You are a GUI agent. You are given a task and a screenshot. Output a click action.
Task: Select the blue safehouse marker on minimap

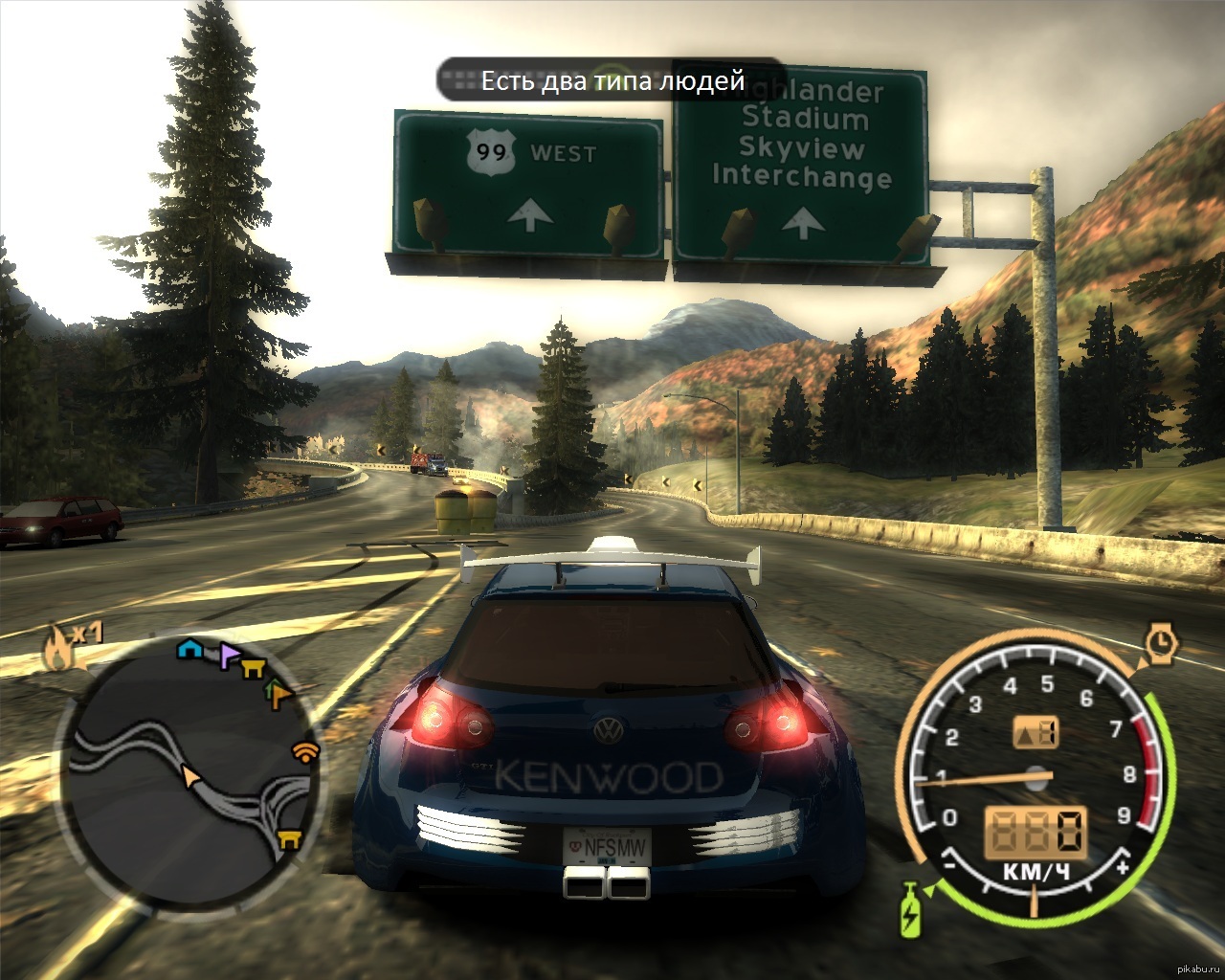click(189, 649)
